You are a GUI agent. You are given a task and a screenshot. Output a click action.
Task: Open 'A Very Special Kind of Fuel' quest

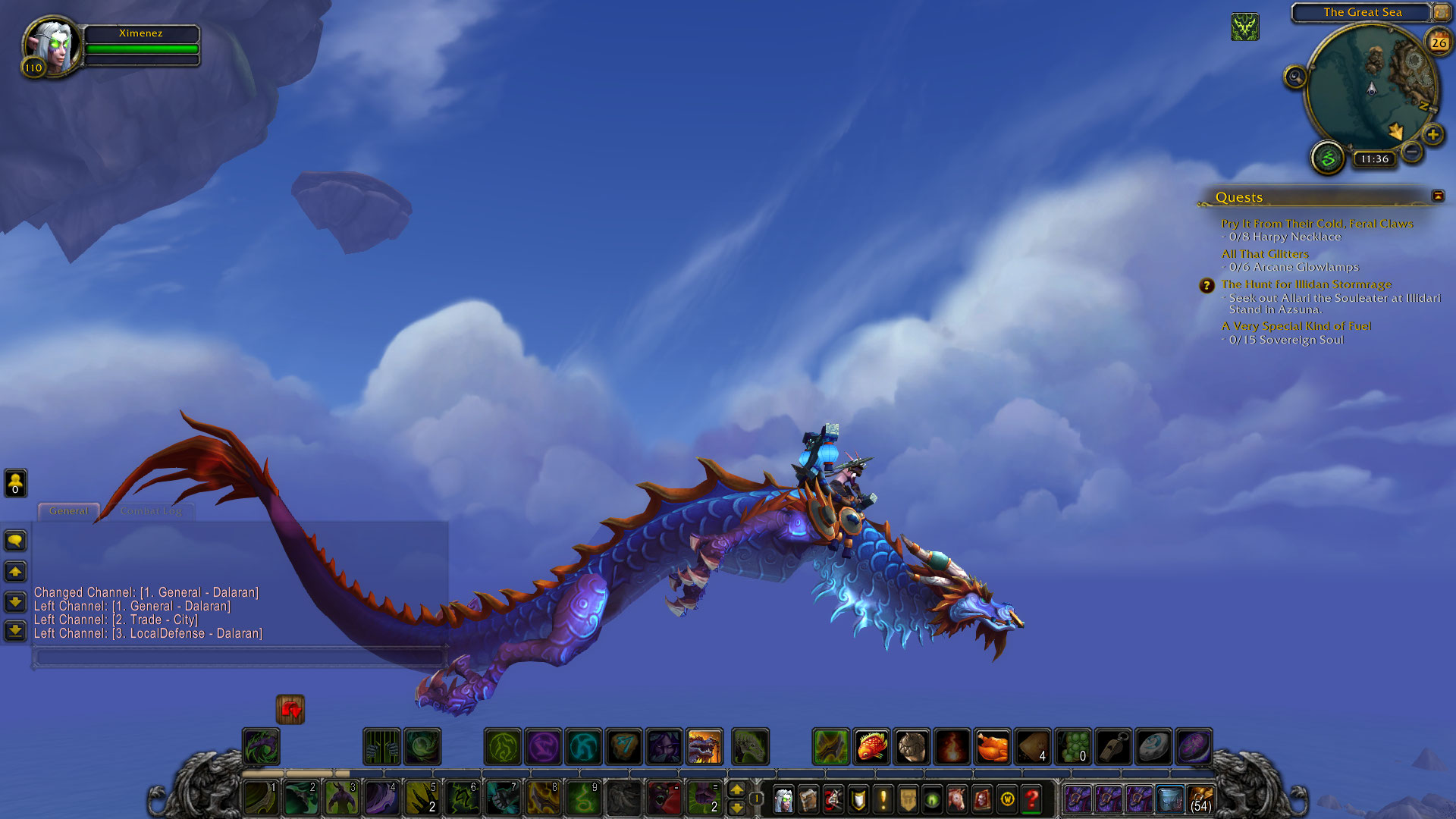(x=1296, y=326)
